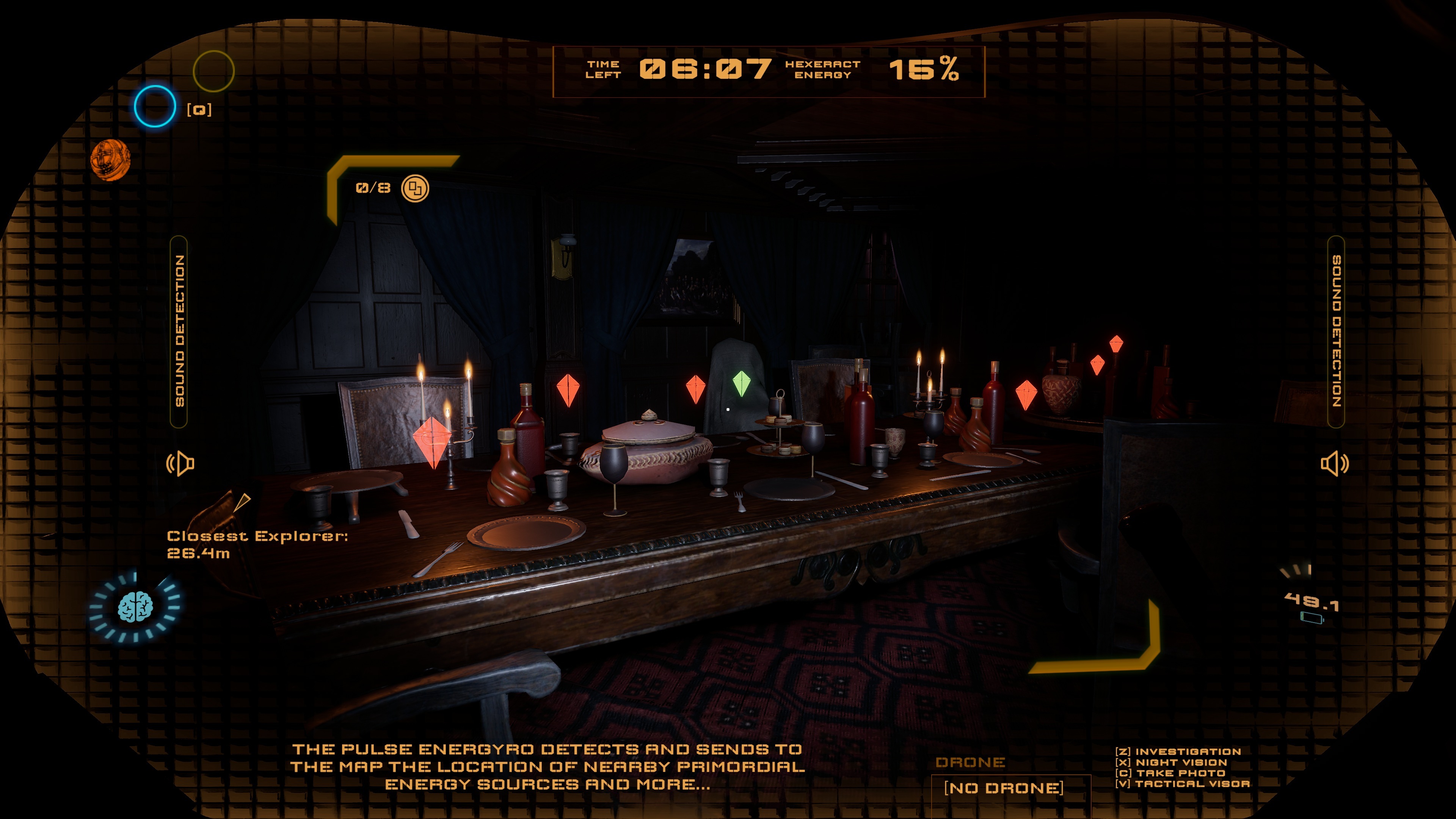Open the 0/8 collectible tracker icon
Viewport: 1456px width, 819px height.
click(415, 188)
